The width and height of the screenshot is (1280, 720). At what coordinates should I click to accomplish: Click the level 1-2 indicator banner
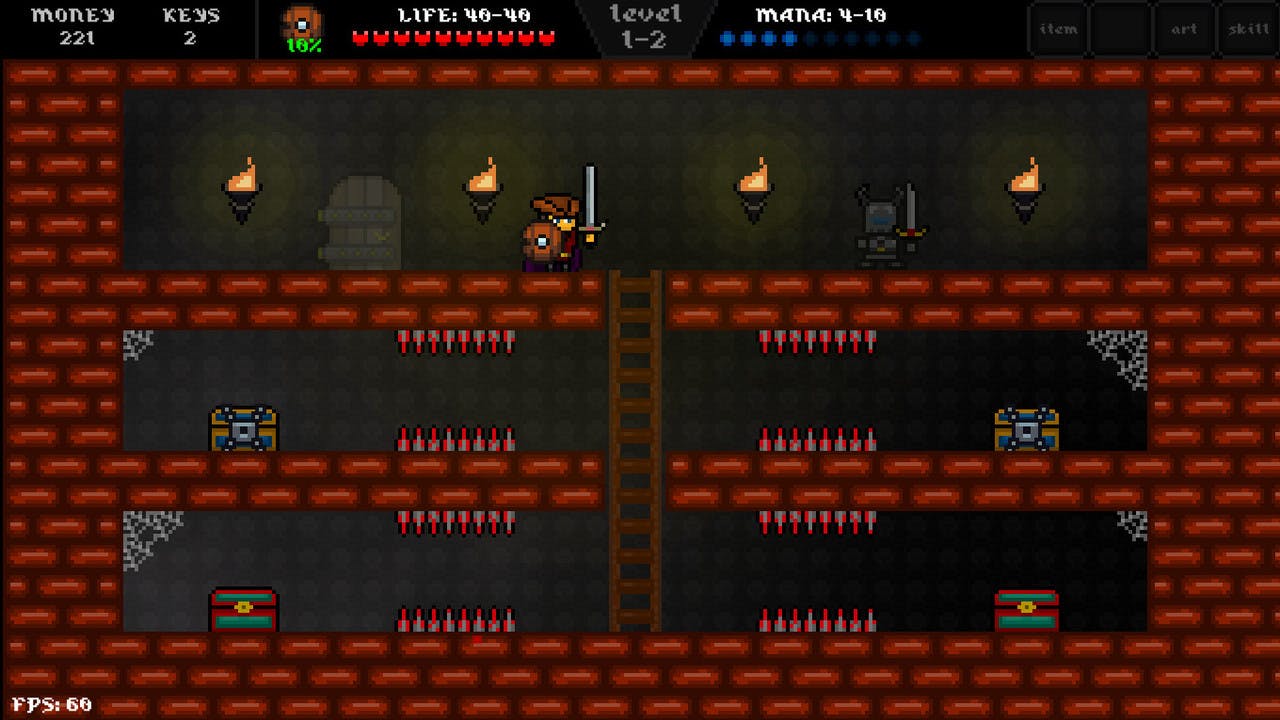coord(645,25)
